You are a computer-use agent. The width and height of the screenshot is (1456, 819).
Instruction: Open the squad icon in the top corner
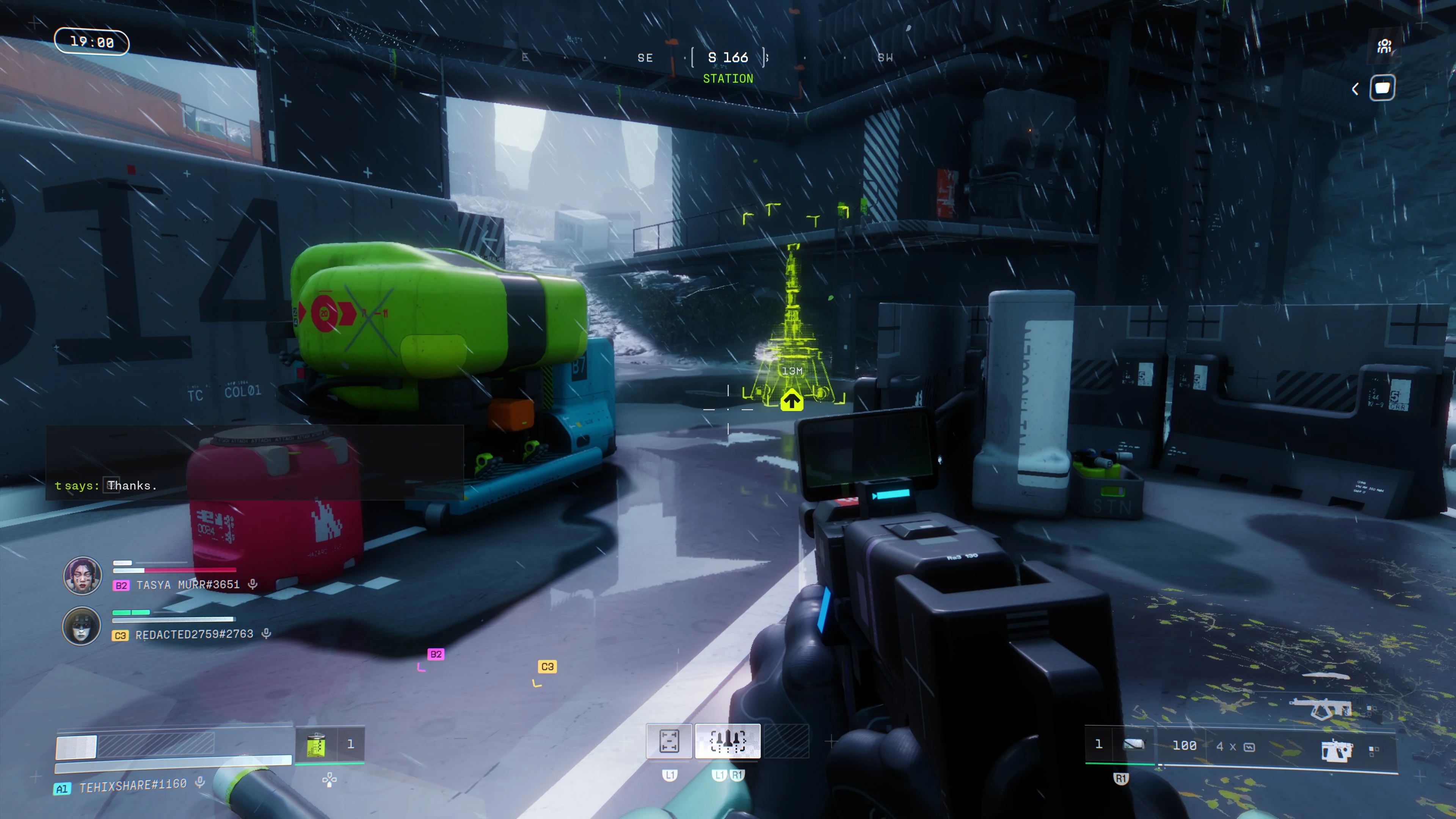[1384, 46]
